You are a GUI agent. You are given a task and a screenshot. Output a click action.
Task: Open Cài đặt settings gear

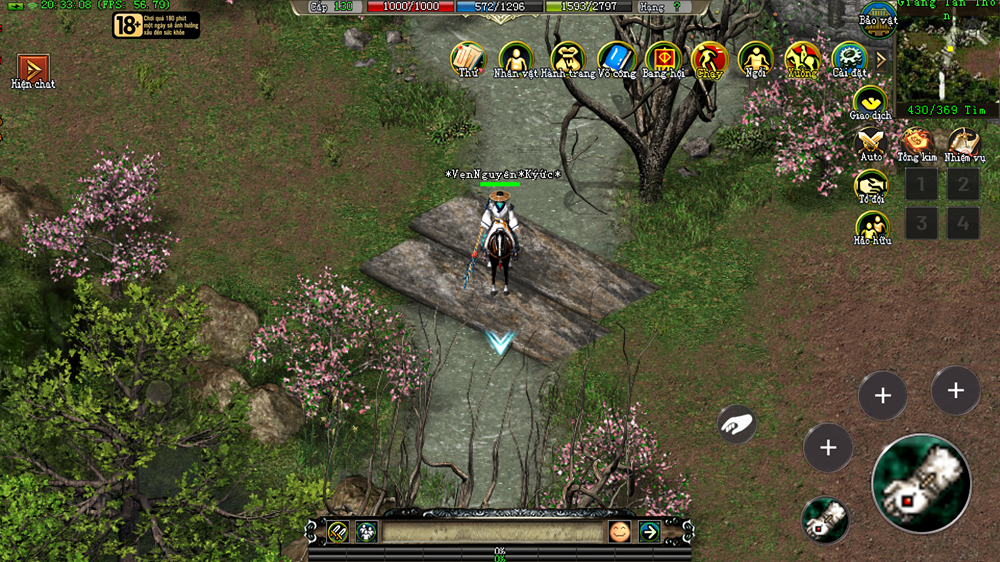[x=848, y=57]
